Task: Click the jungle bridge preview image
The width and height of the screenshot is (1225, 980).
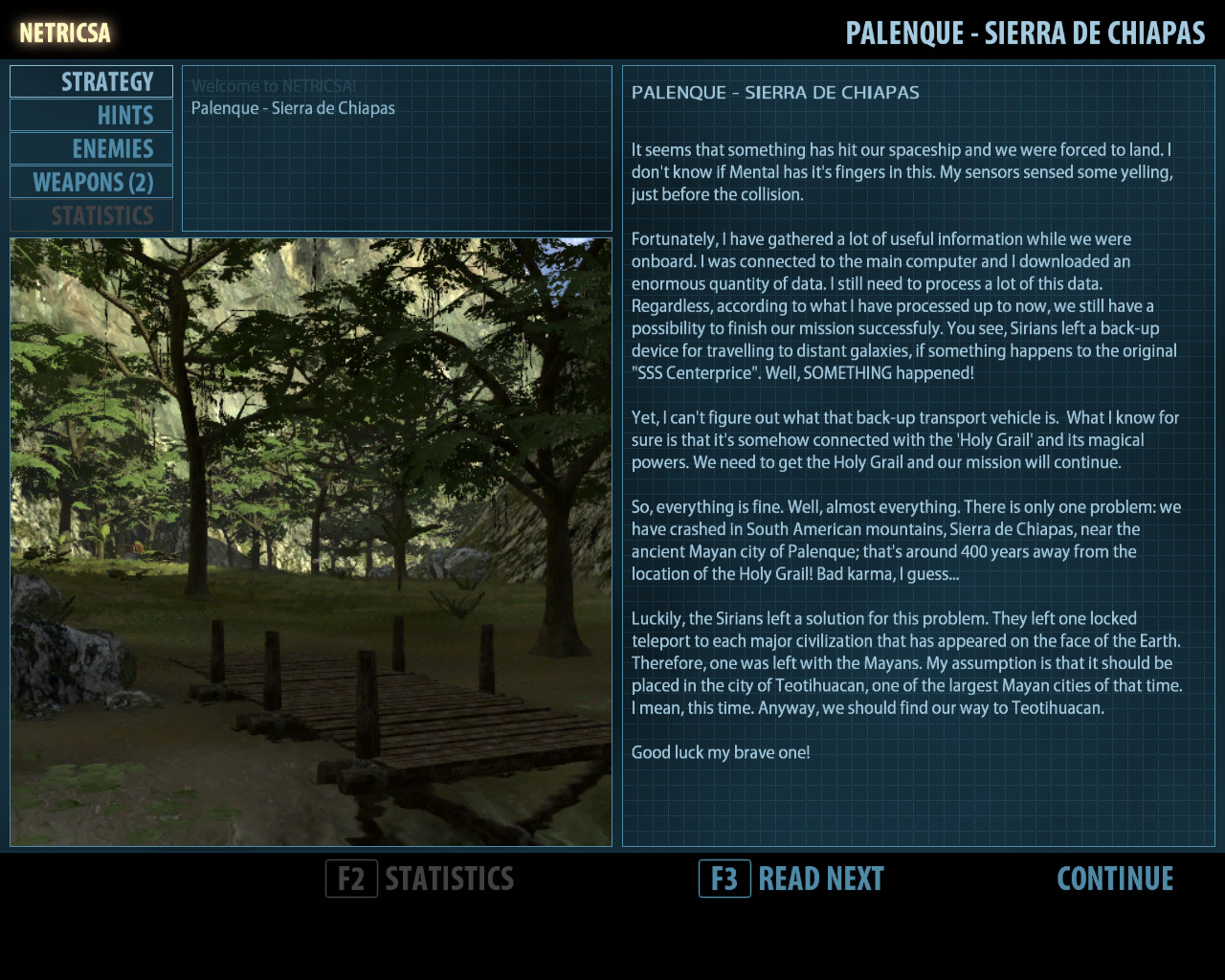Action: pos(311,542)
